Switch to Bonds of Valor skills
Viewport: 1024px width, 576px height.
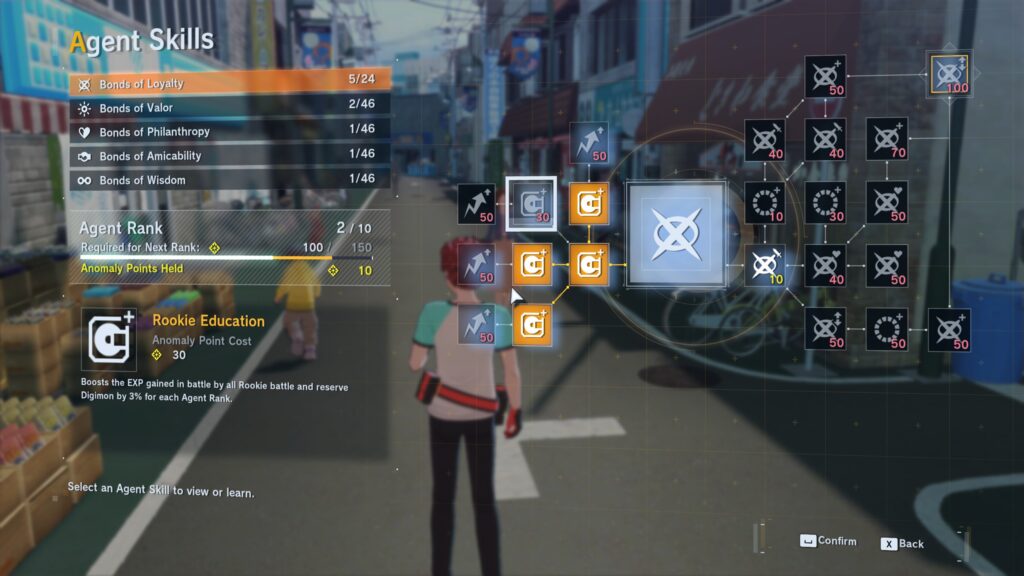[x=228, y=108]
